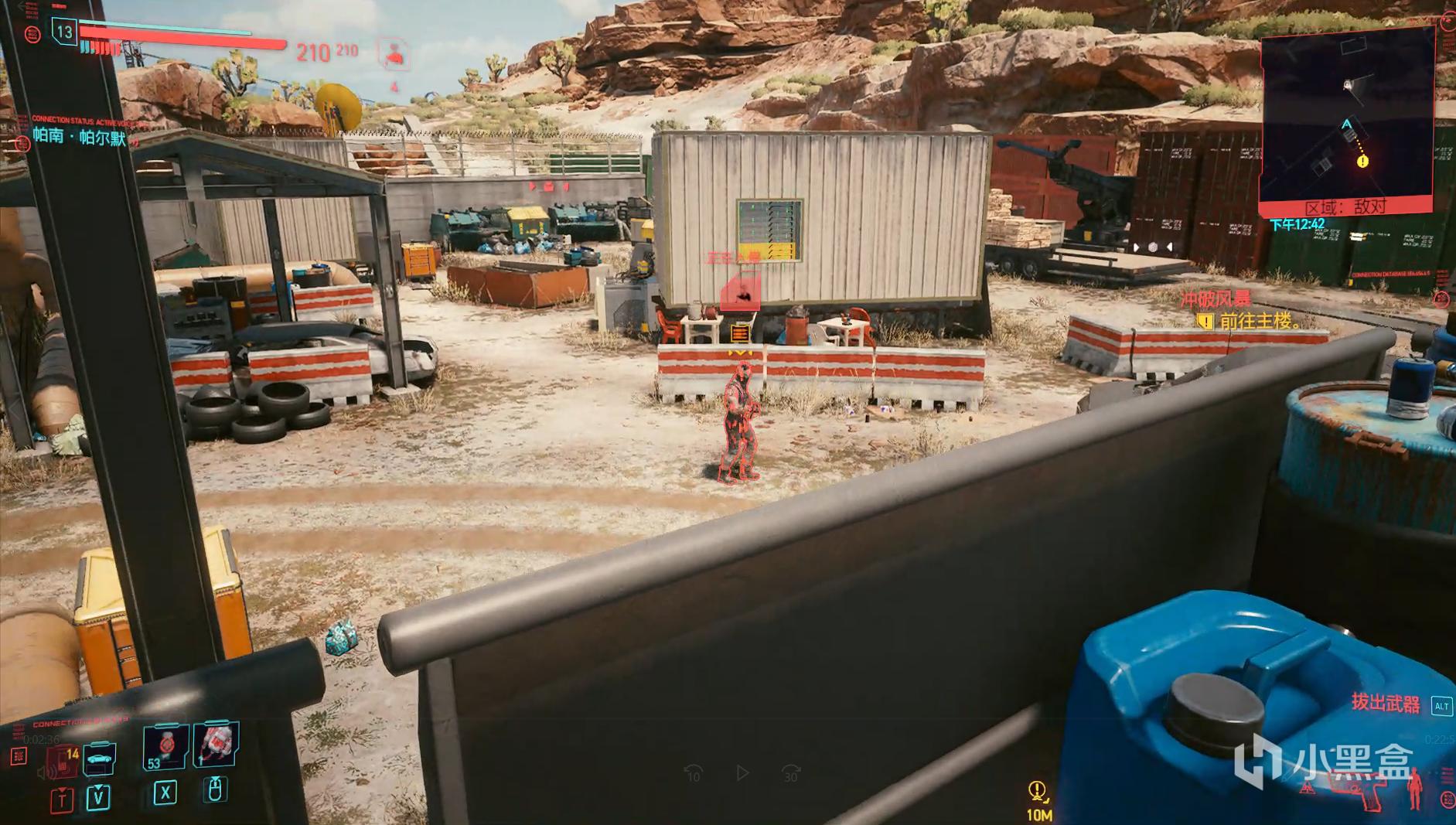Play the video with the faint play button
The image size is (1456, 825).
(x=742, y=772)
